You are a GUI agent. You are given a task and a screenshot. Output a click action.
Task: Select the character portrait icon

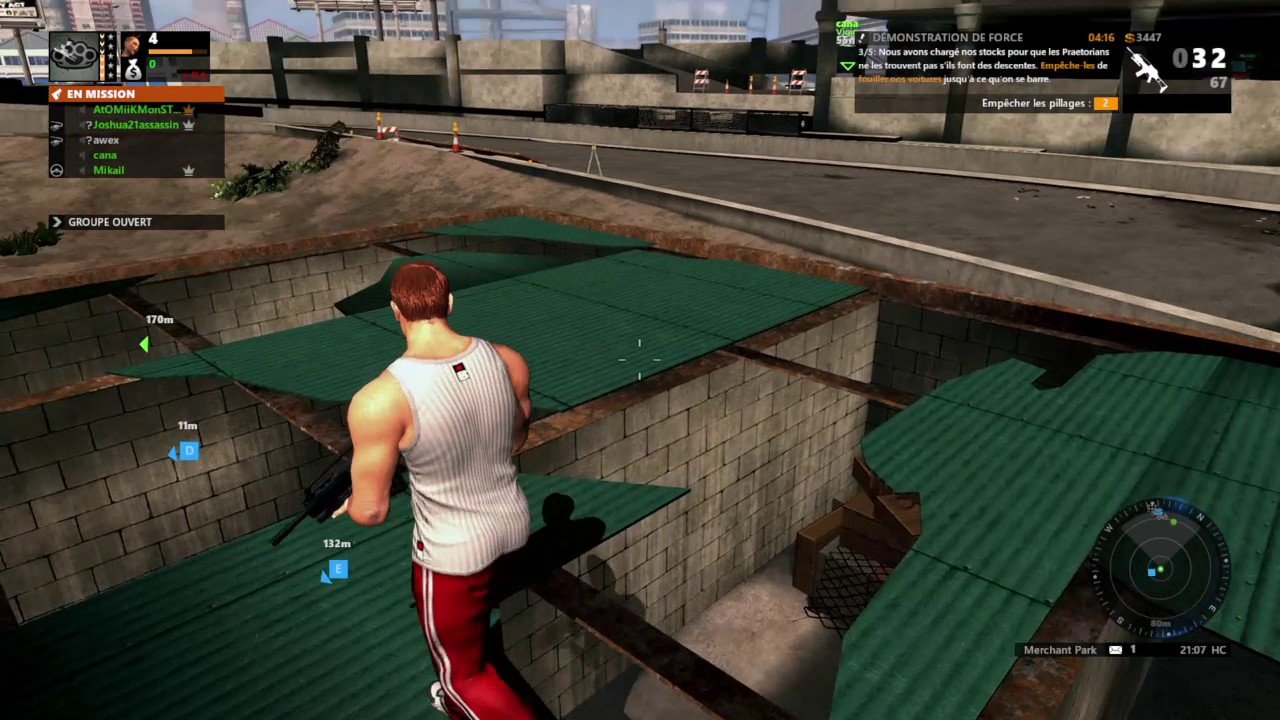pyautogui.click(x=131, y=45)
